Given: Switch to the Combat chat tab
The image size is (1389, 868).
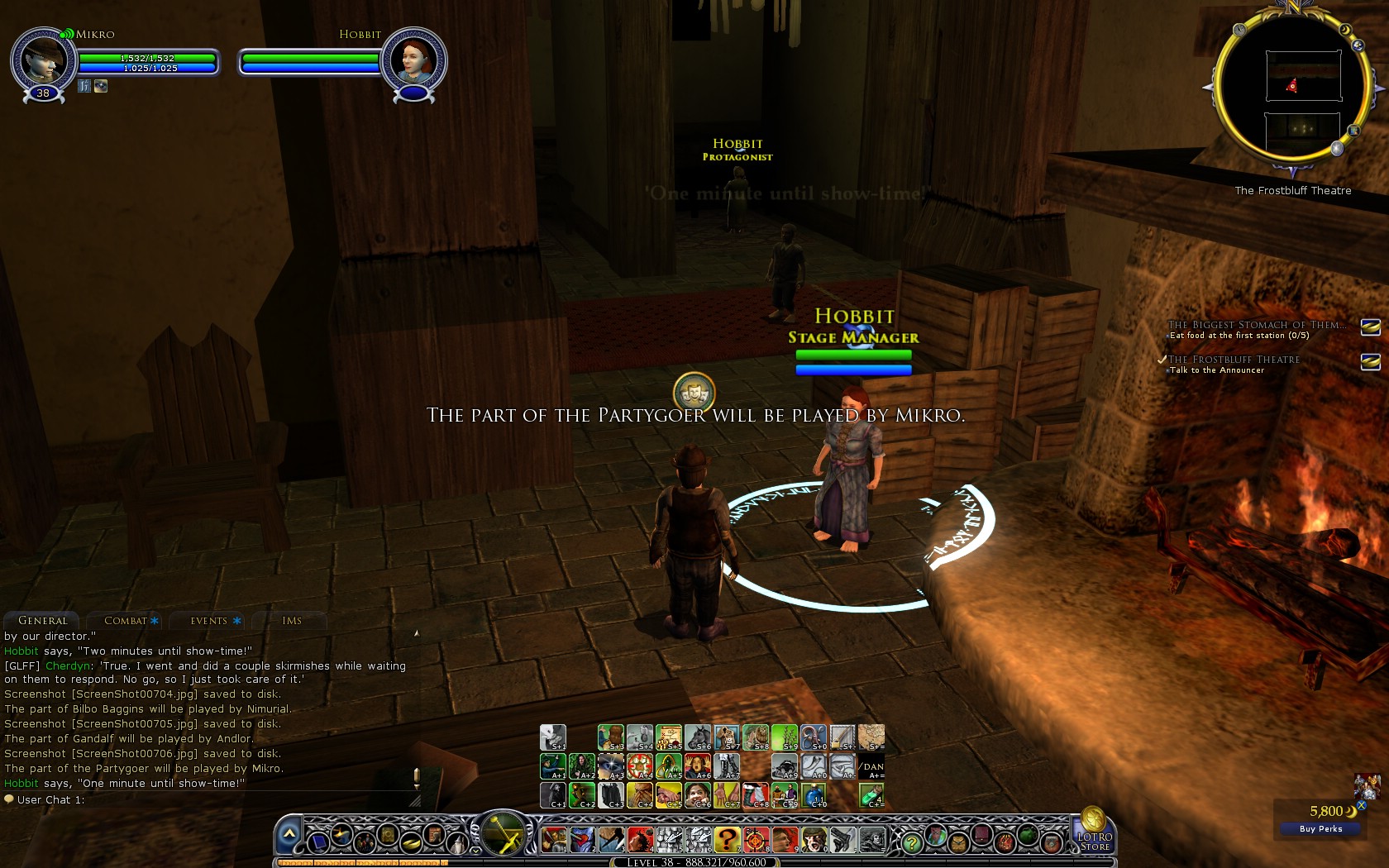Looking at the screenshot, I should click(x=126, y=621).
